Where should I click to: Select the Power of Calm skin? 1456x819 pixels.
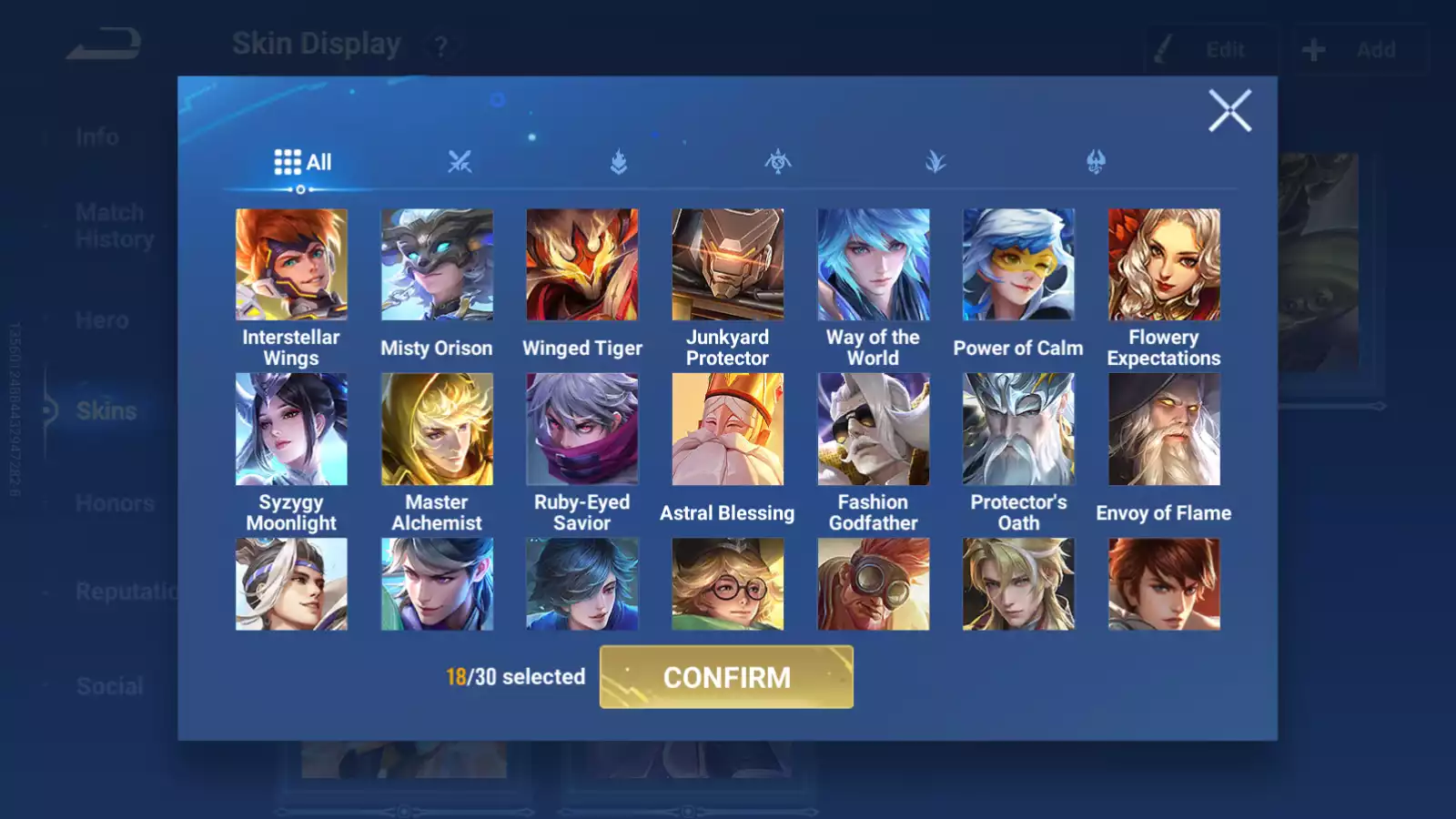pos(1018,265)
